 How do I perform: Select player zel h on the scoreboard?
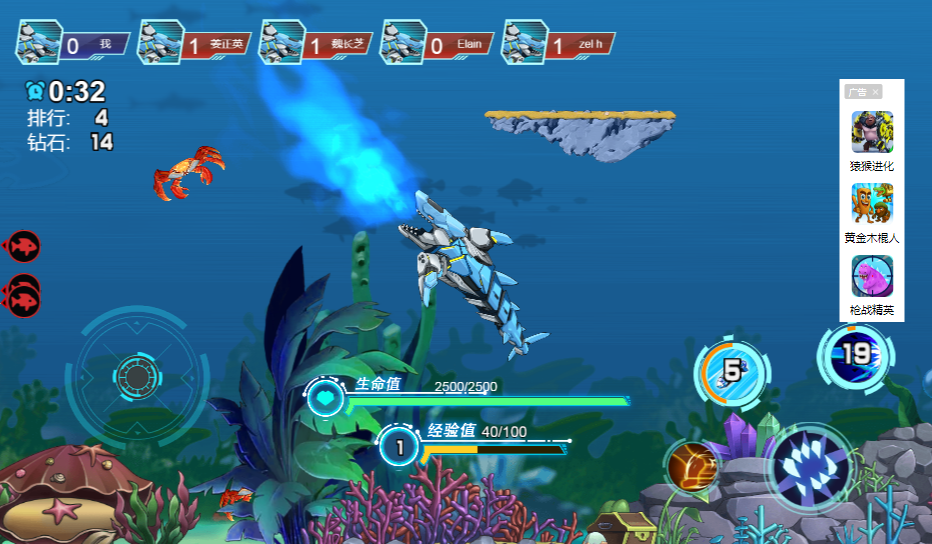tap(558, 44)
